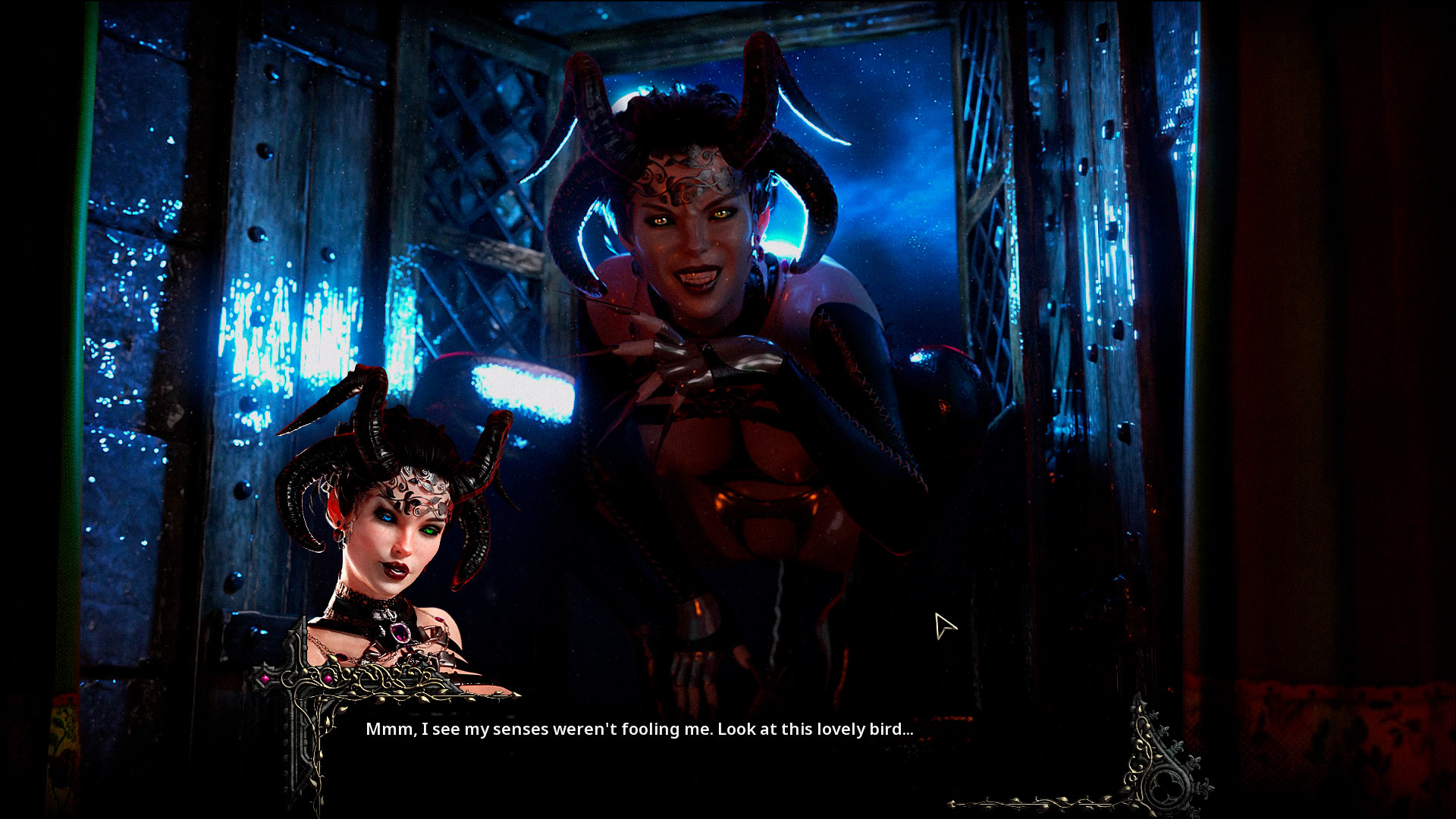The height and width of the screenshot is (819, 1456).
Task: Click the purple jewel on the character's choker
Action: click(x=401, y=634)
